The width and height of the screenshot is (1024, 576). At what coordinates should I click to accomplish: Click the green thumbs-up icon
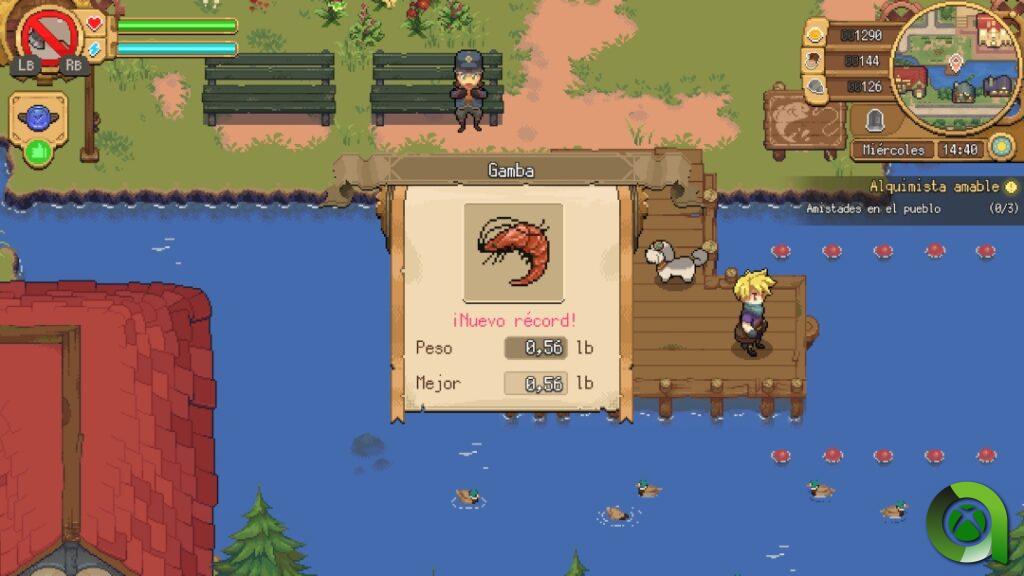coord(38,152)
